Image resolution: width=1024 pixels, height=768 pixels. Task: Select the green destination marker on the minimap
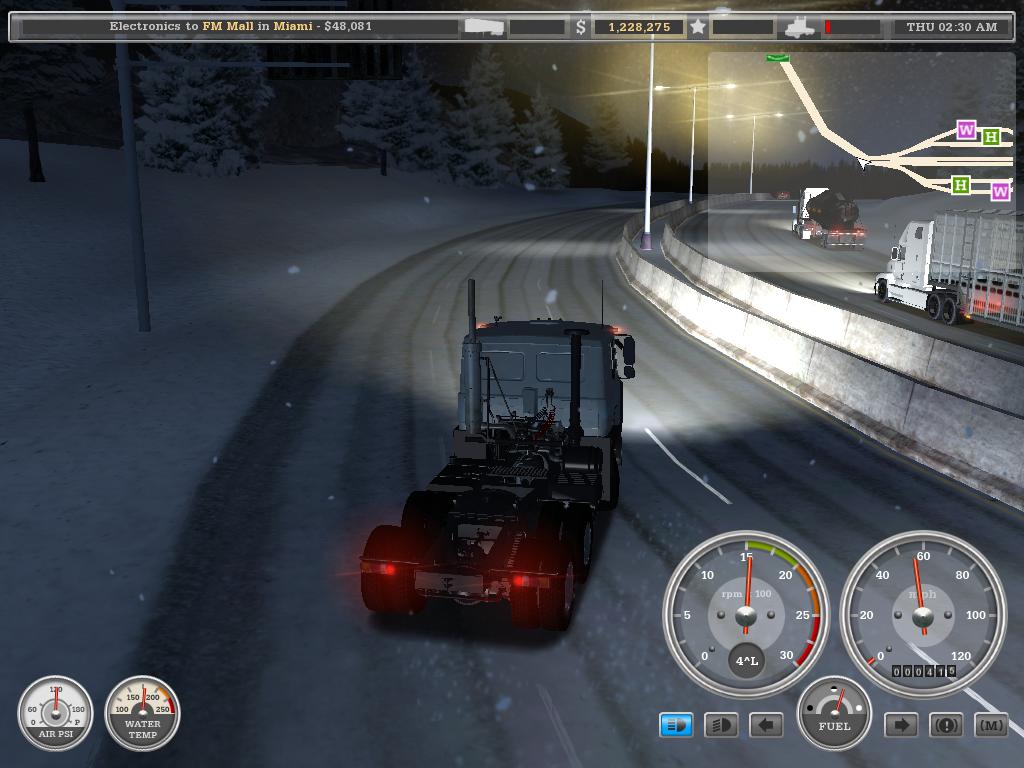[778, 58]
